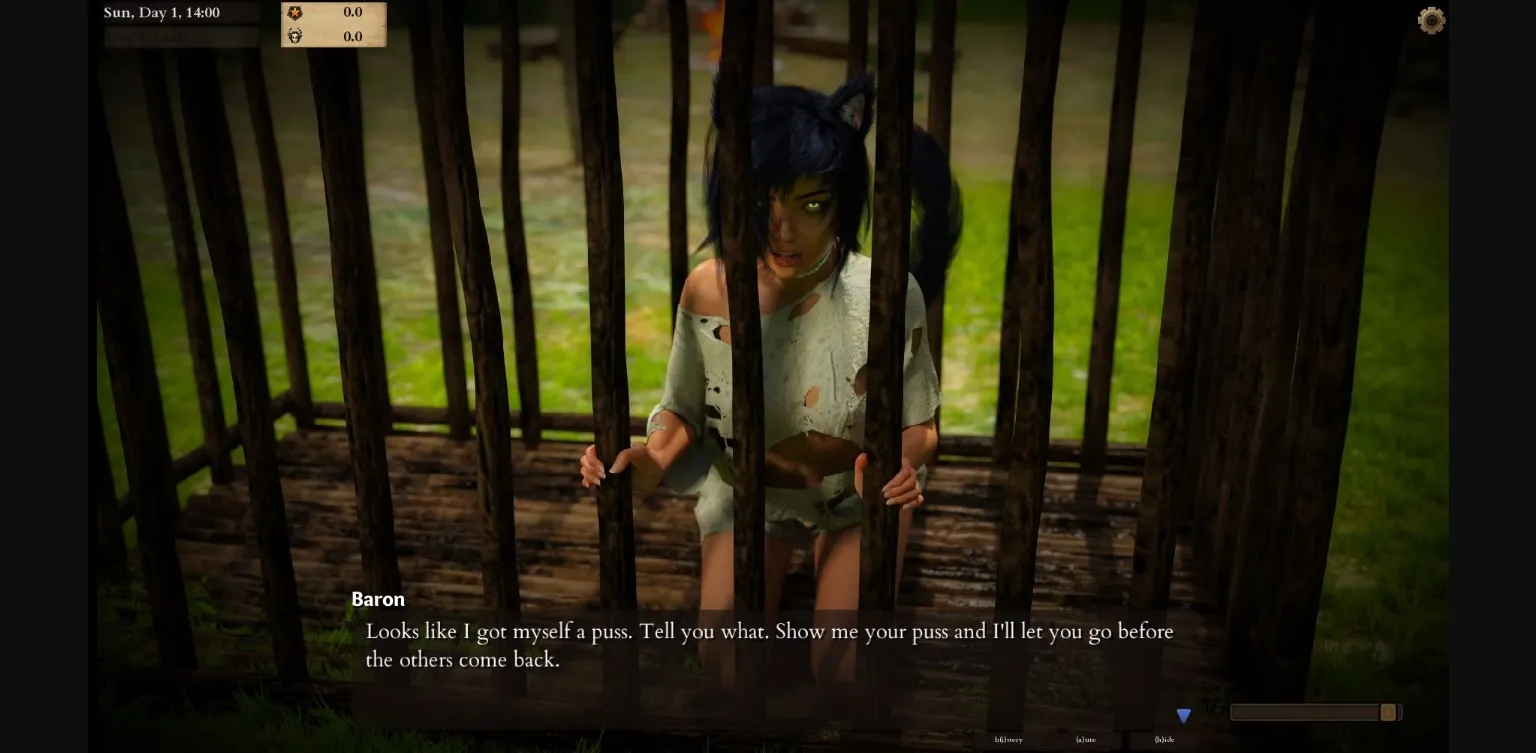Click the orange slider handle at bottom right
Viewport: 1536px width, 753px height.
tap(1388, 712)
